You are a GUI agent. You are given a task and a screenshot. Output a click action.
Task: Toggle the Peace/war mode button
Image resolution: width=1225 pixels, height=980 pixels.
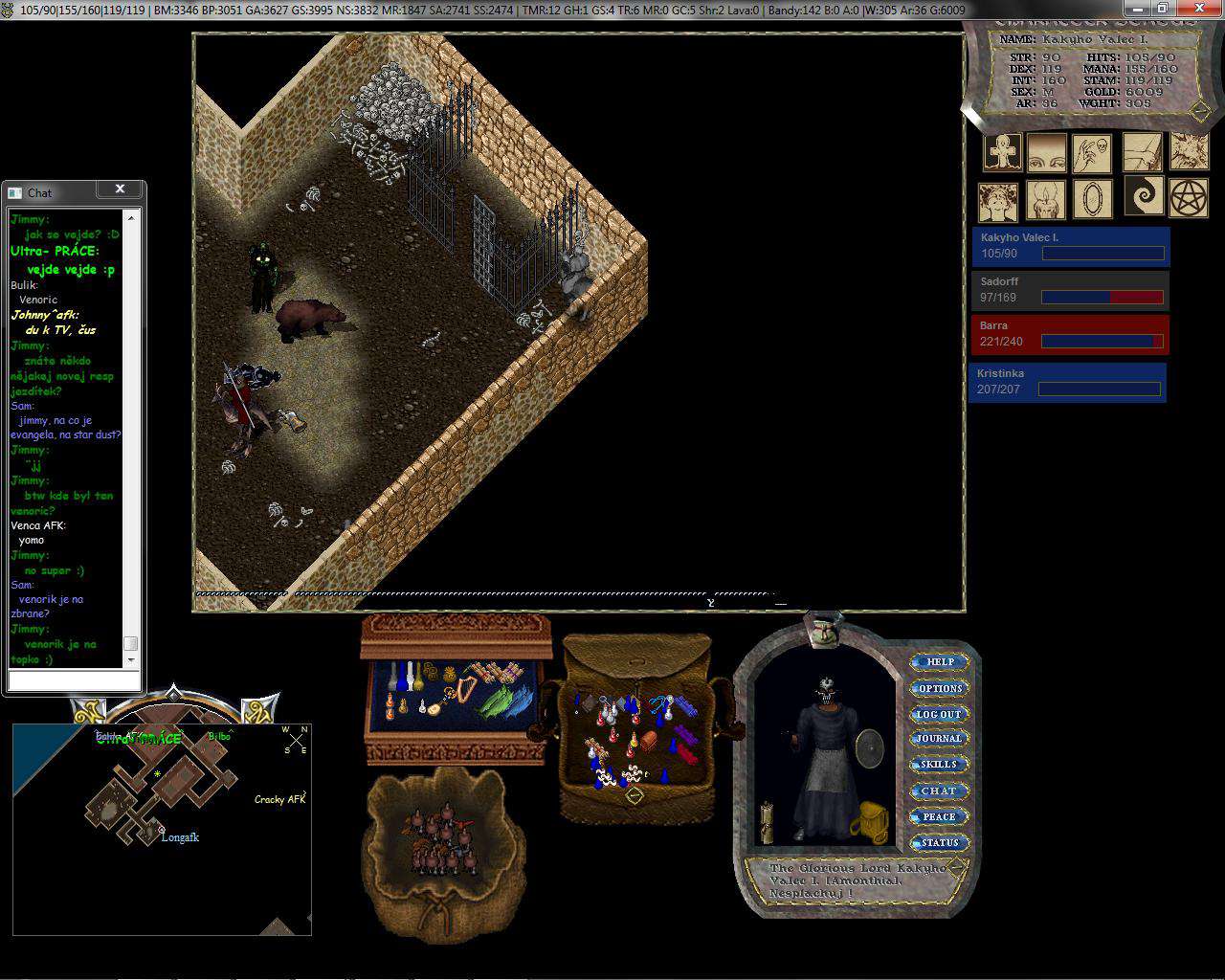tap(939, 816)
